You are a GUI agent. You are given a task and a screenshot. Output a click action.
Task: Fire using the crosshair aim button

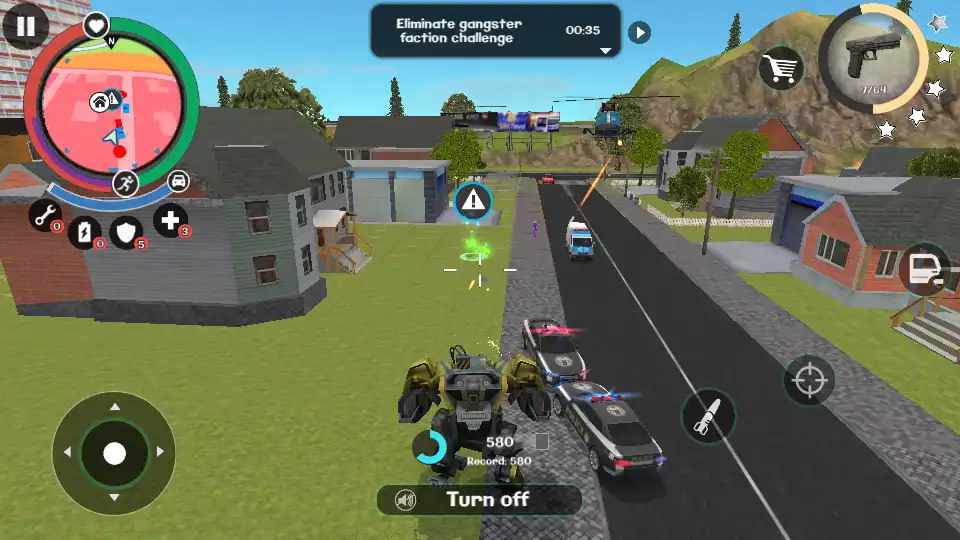point(809,381)
